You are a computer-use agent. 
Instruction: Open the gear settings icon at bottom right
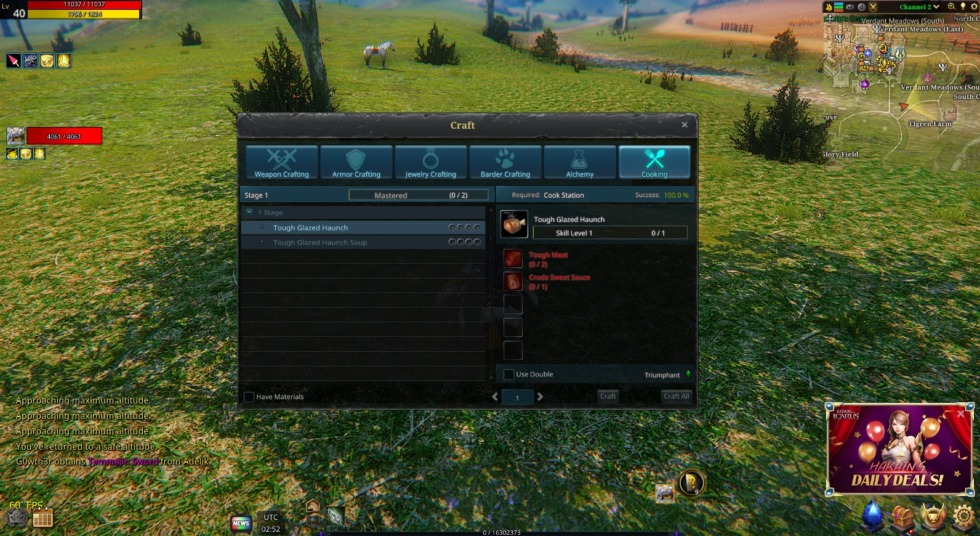pyautogui.click(x=964, y=516)
